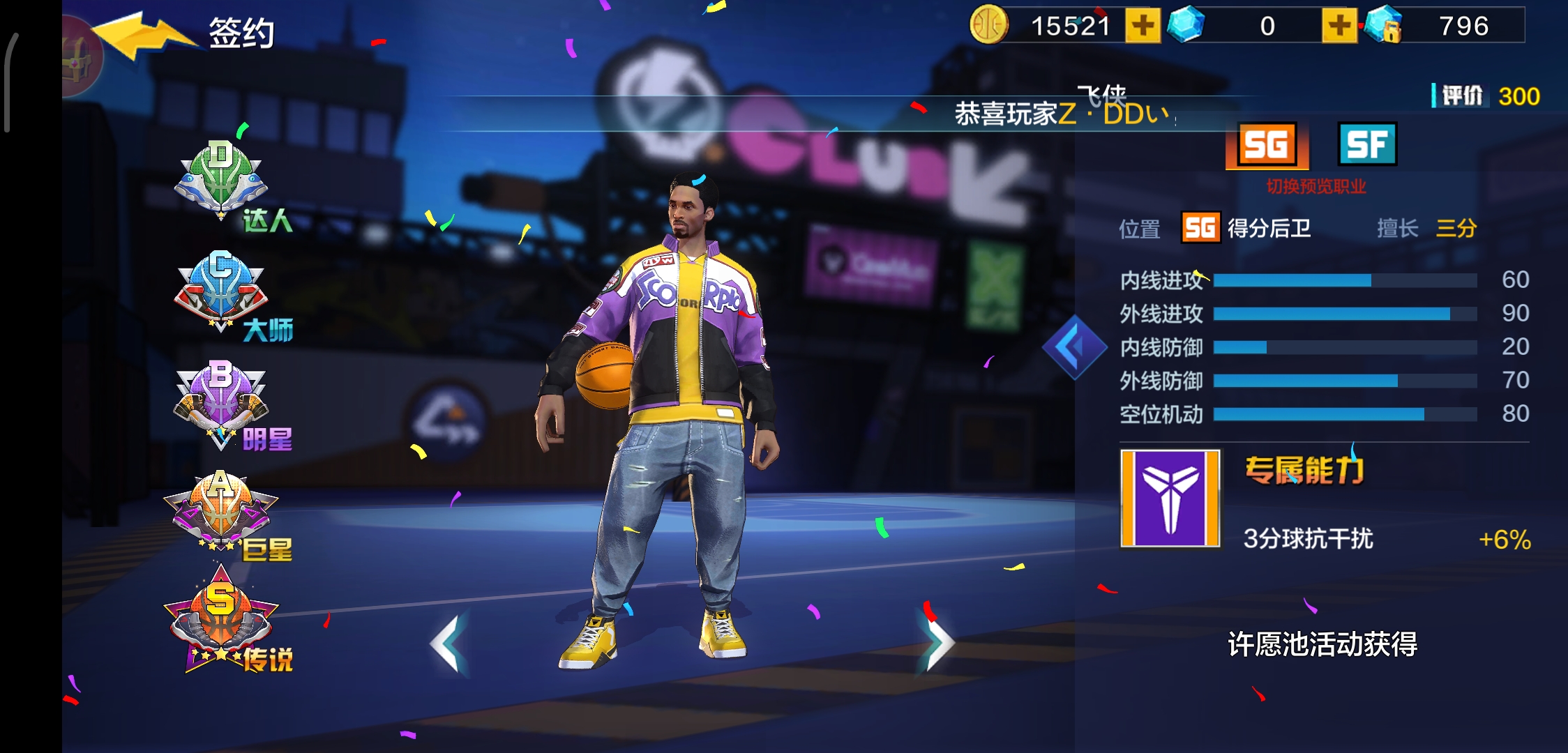Screen dimensions: 1568x753
Task: Add gold coins with the plus button
Action: [1143, 26]
